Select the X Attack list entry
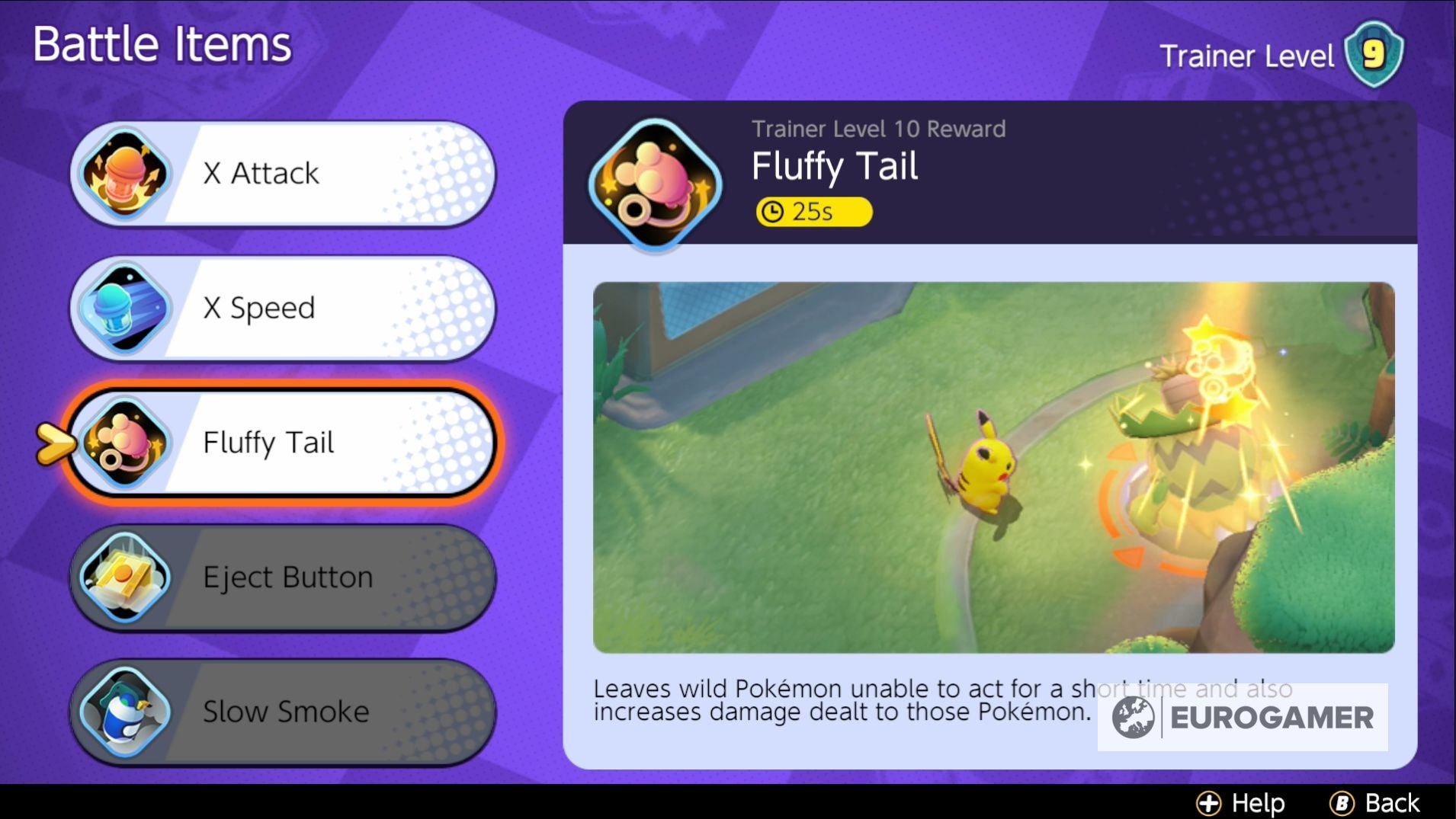Screen dimensions: 1456x819 pyautogui.click(x=282, y=174)
